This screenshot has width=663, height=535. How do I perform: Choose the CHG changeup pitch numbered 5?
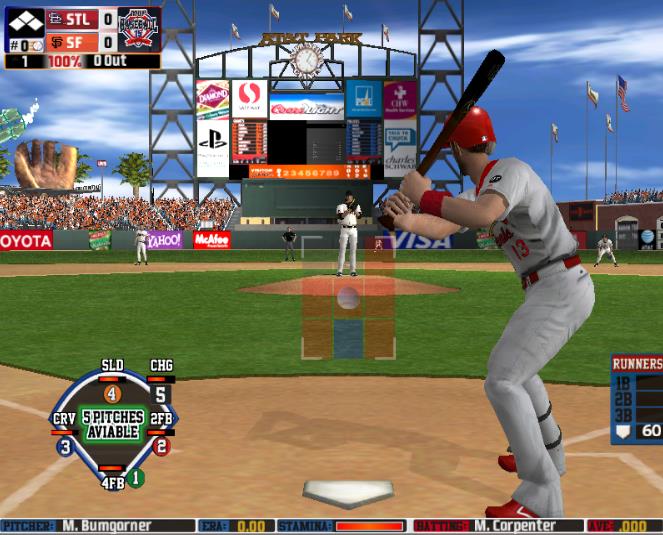[161, 394]
